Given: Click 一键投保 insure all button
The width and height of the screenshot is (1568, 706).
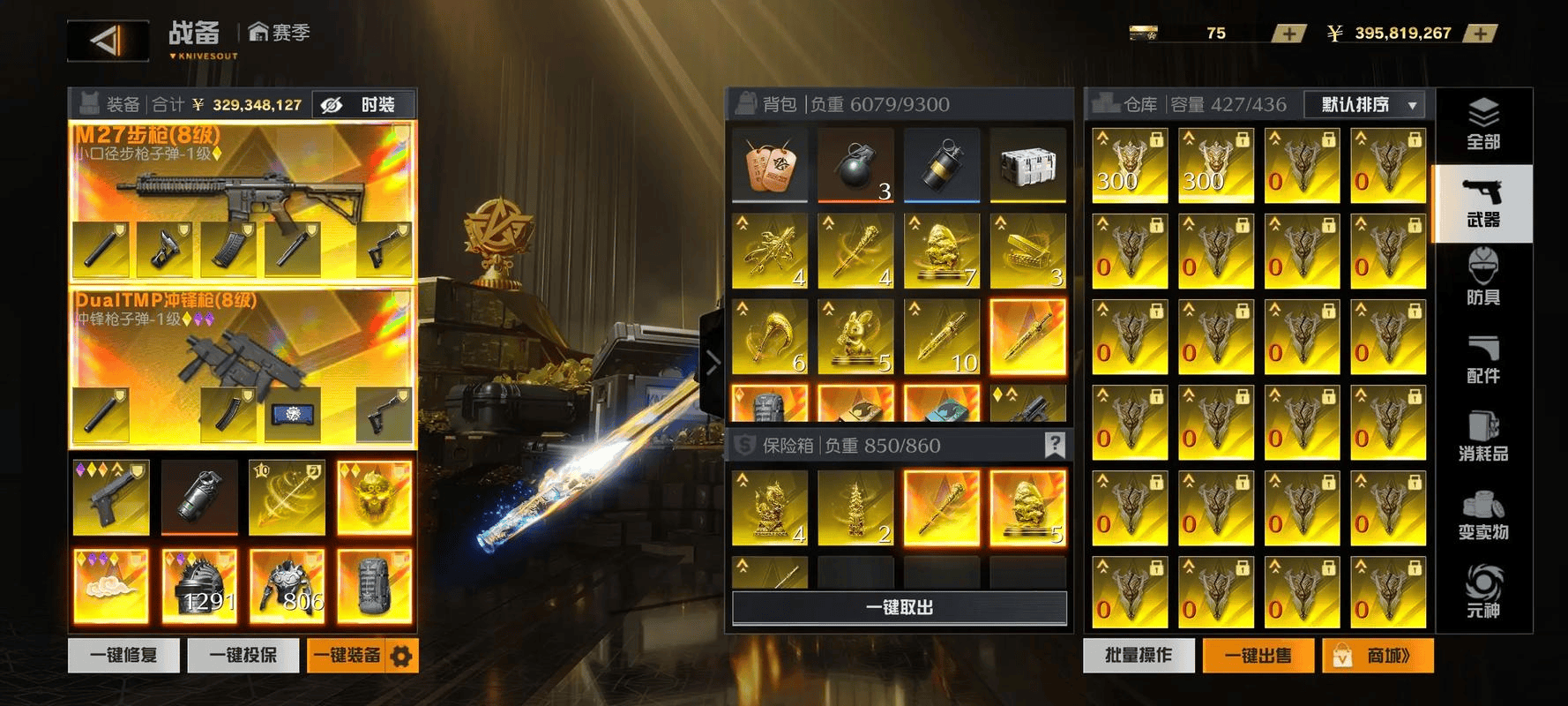Looking at the screenshot, I should [x=243, y=656].
